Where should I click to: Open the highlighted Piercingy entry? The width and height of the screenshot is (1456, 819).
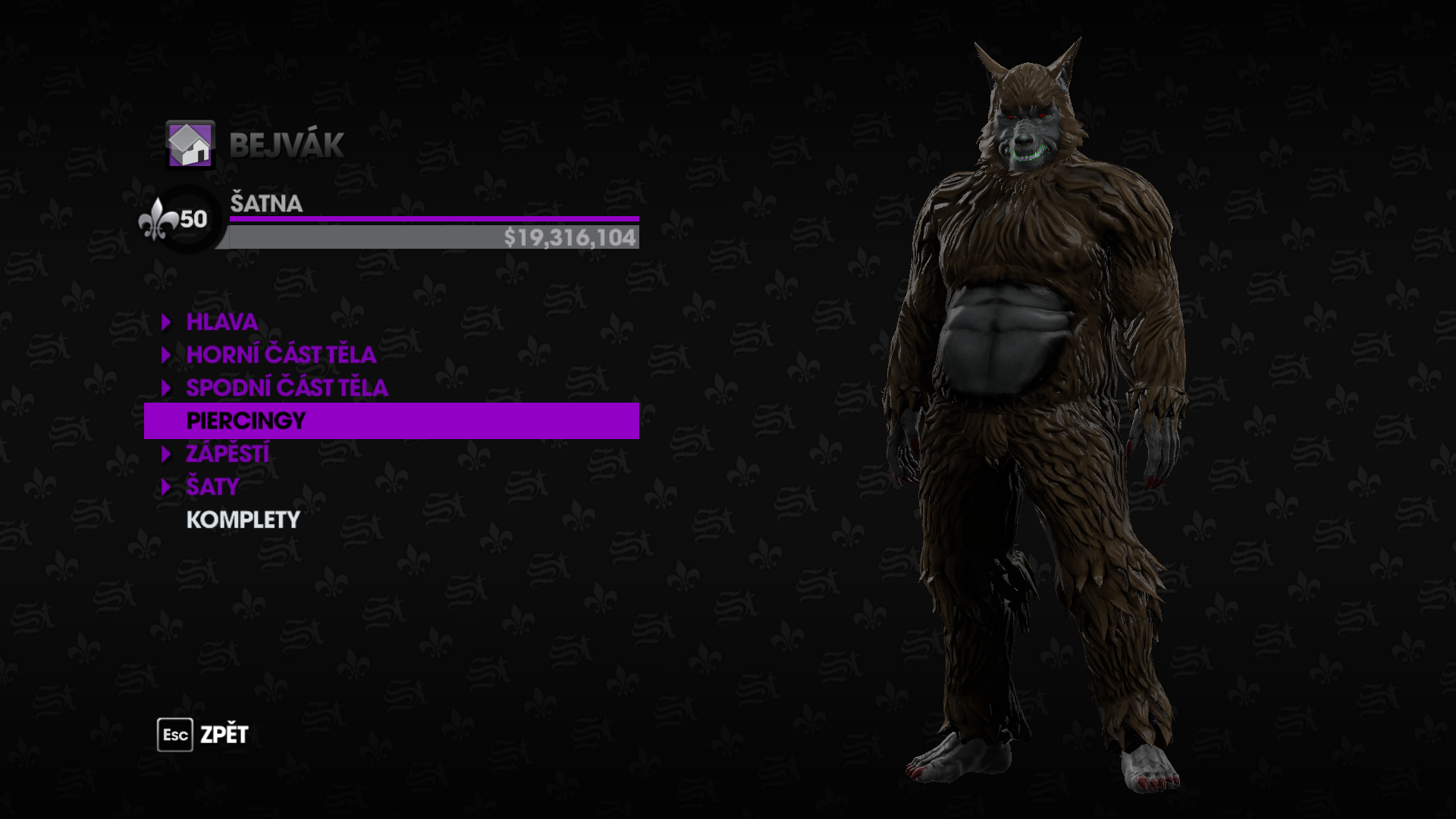246,421
